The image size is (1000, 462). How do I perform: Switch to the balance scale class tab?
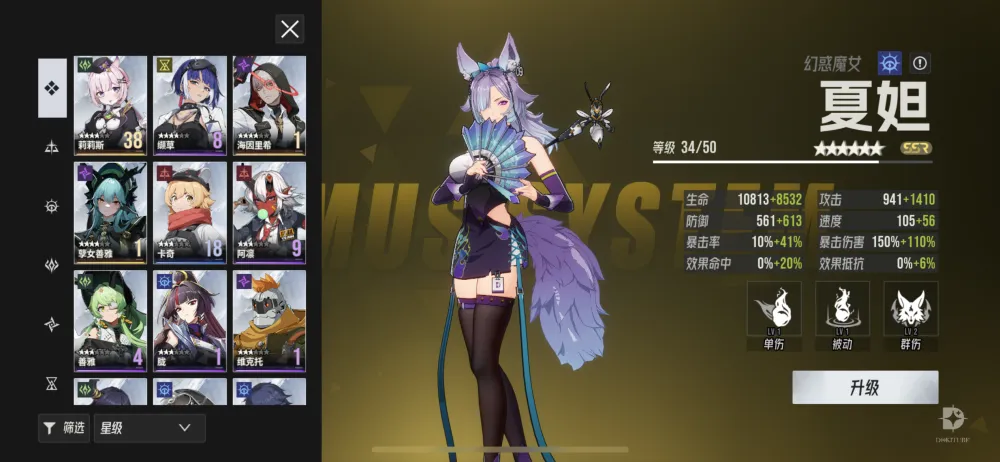coord(52,147)
